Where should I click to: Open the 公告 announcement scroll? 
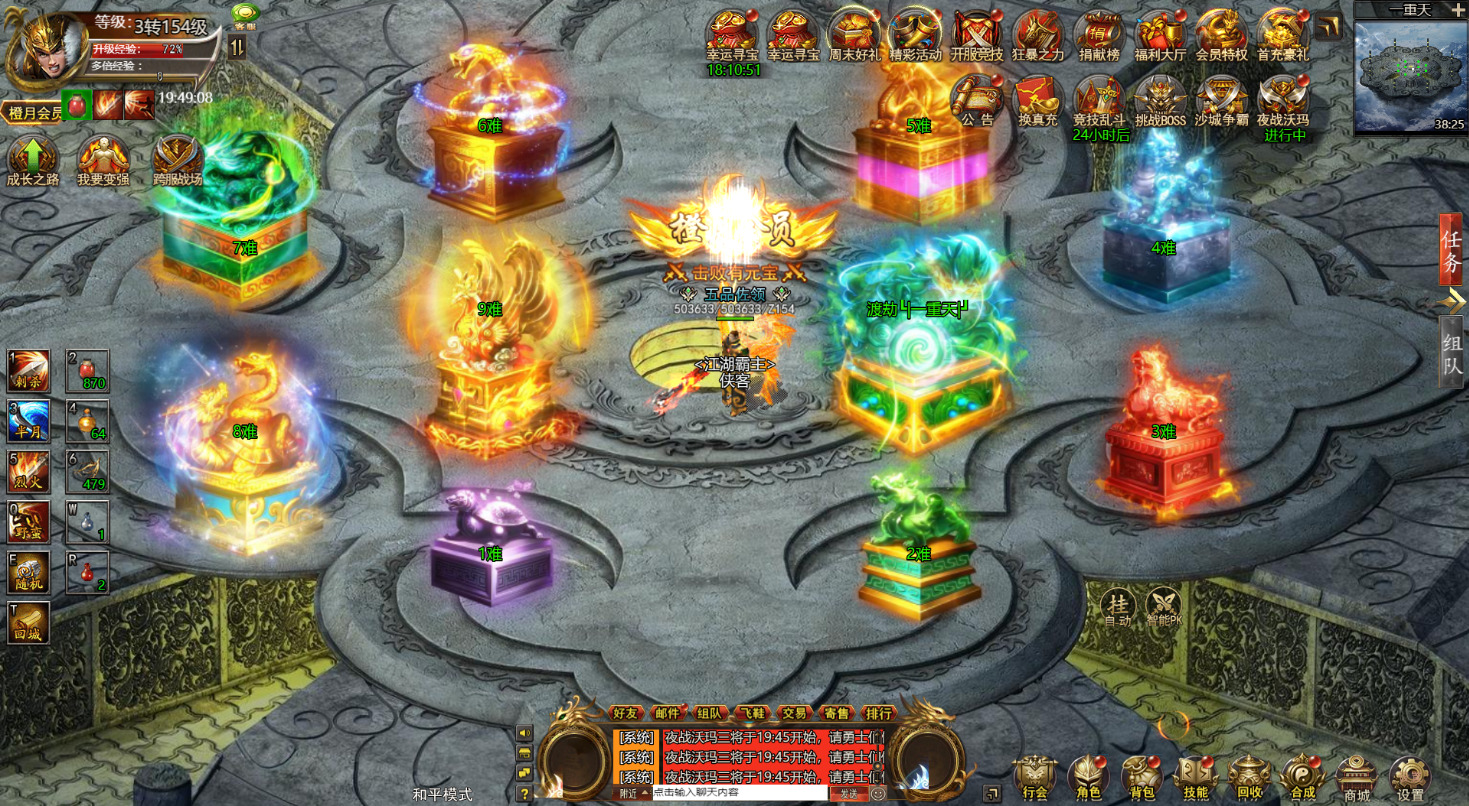(977, 100)
